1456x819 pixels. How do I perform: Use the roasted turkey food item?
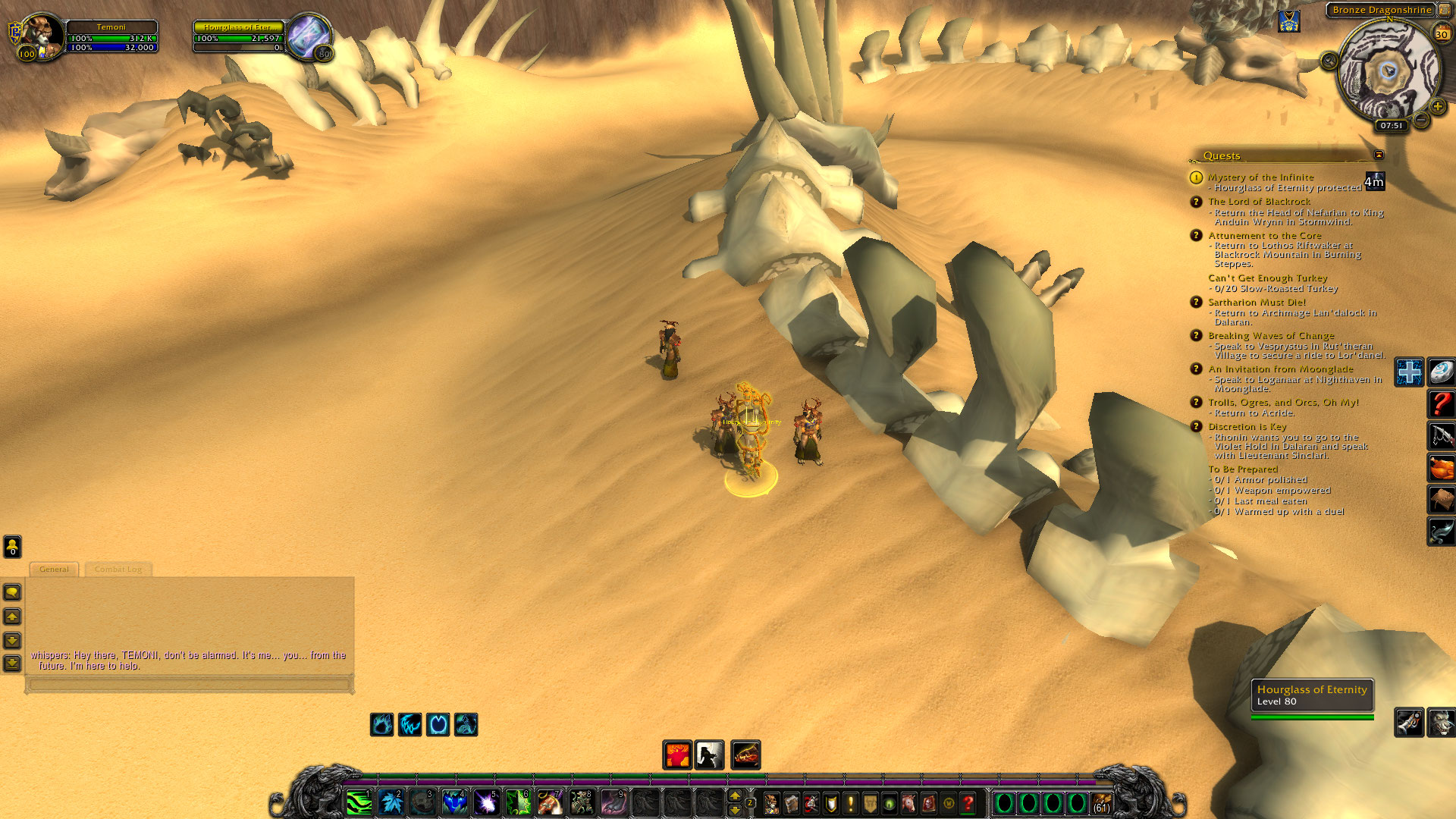tap(1441, 468)
